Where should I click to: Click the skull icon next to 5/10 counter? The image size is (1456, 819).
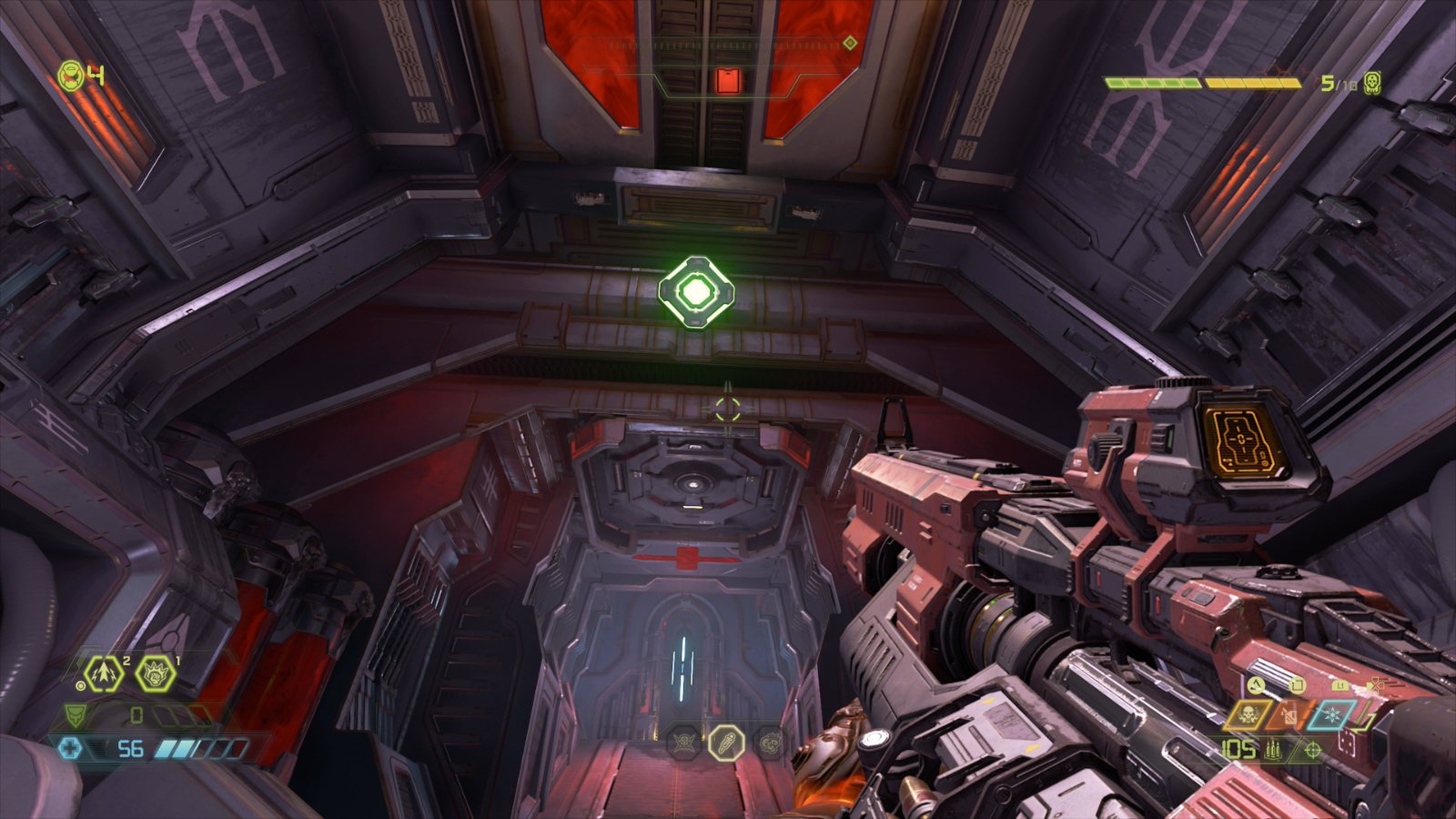pyautogui.click(x=1371, y=83)
